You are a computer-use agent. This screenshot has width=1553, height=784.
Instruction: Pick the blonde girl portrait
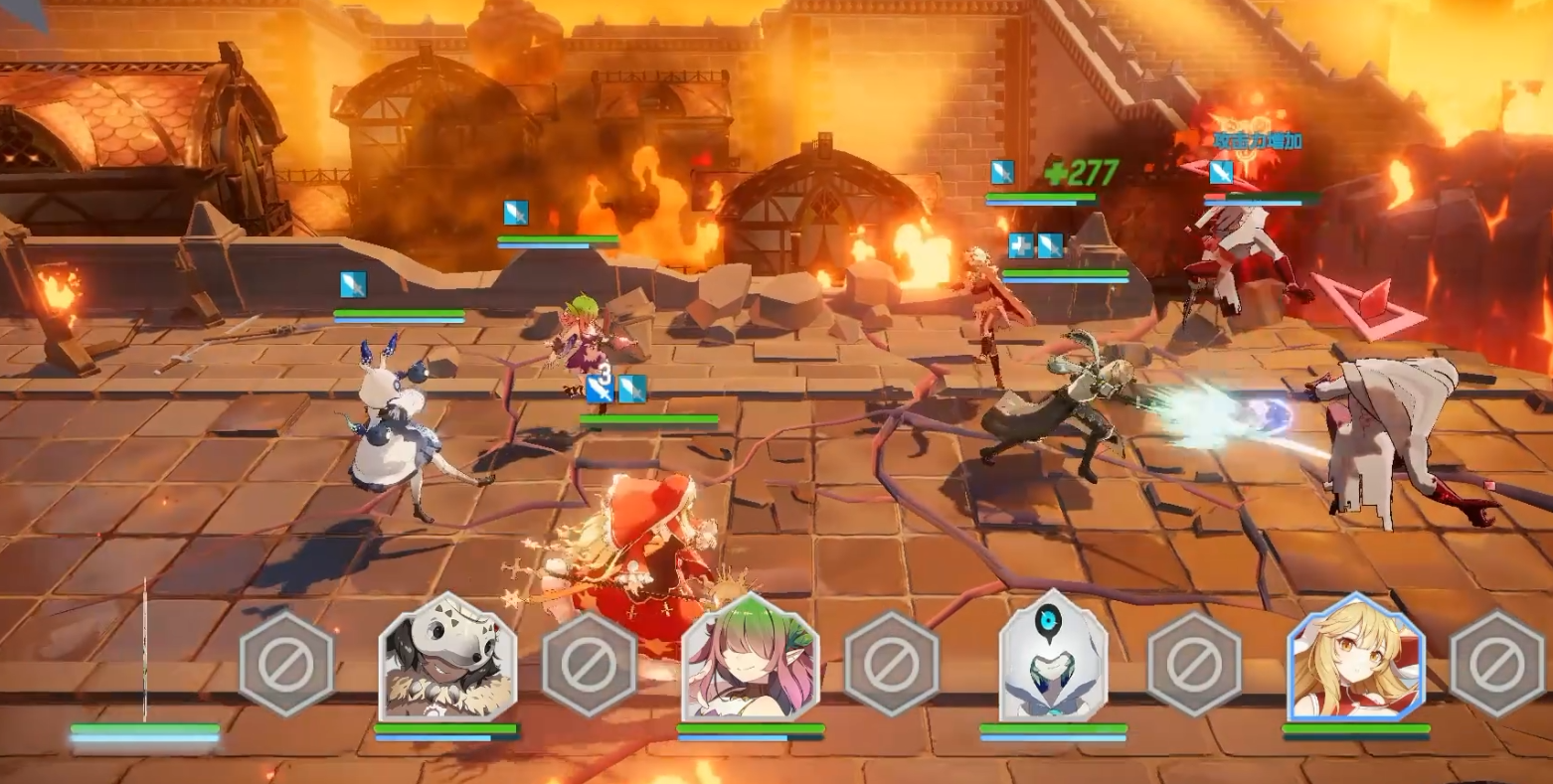click(1355, 658)
